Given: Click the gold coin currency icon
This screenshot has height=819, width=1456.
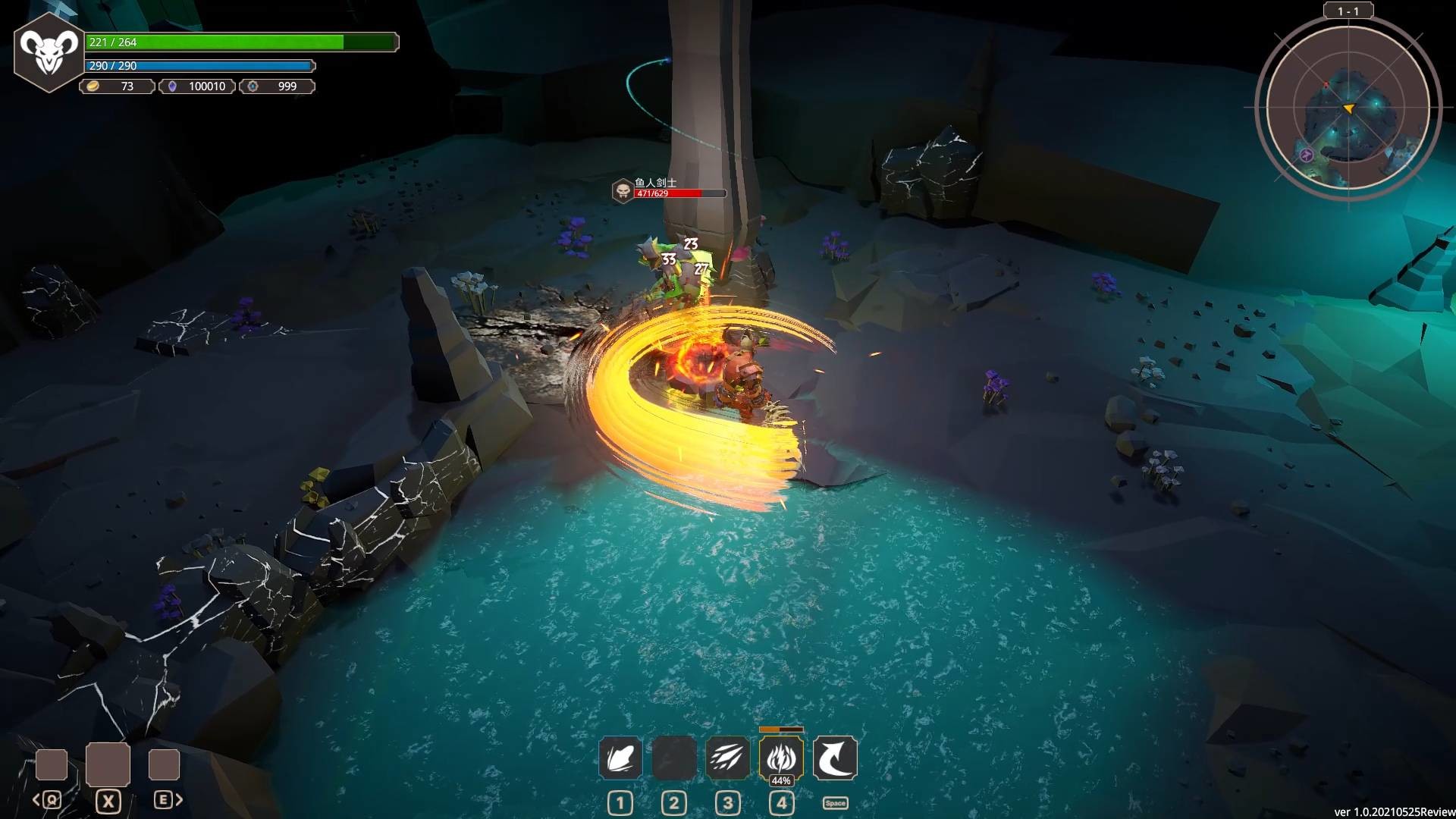Looking at the screenshot, I should [92, 86].
